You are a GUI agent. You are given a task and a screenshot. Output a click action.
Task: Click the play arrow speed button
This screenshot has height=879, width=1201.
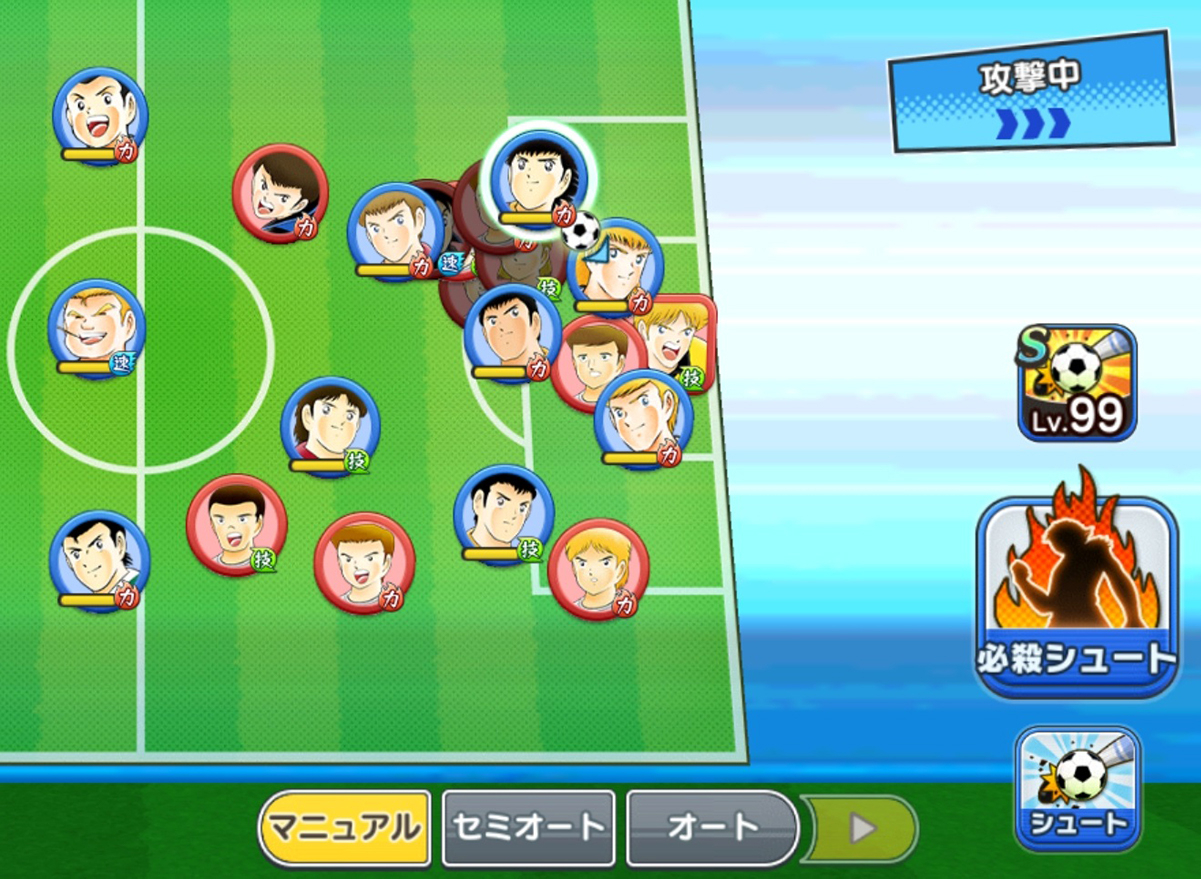click(864, 828)
